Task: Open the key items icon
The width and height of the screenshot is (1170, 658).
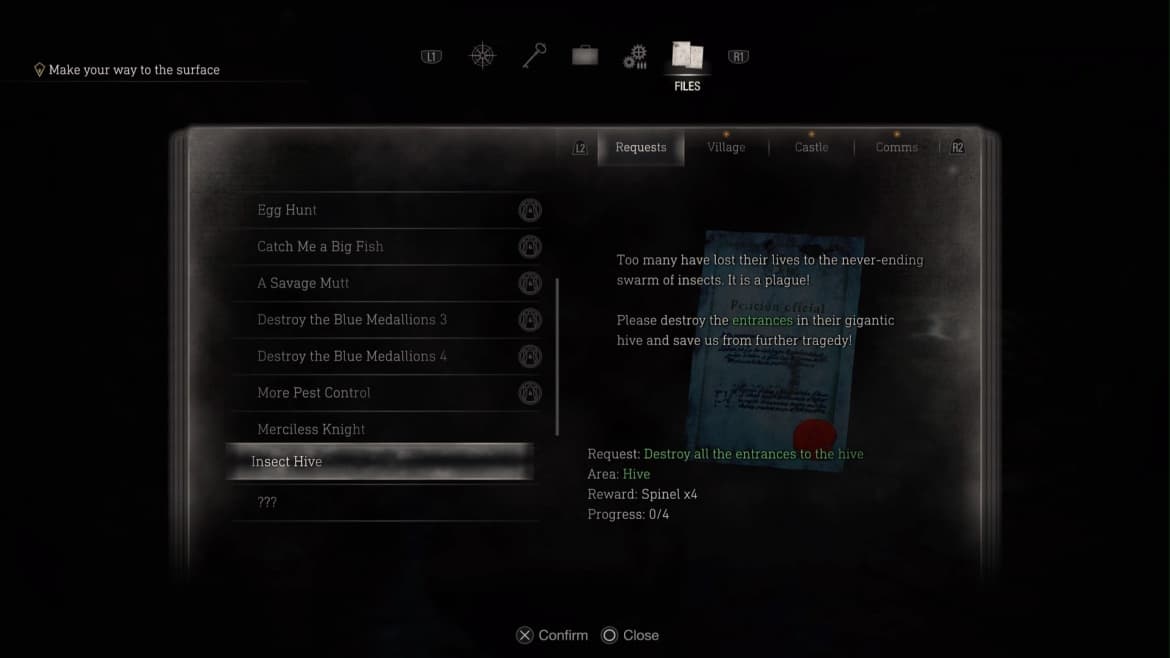Action: [x=534, y=56]
